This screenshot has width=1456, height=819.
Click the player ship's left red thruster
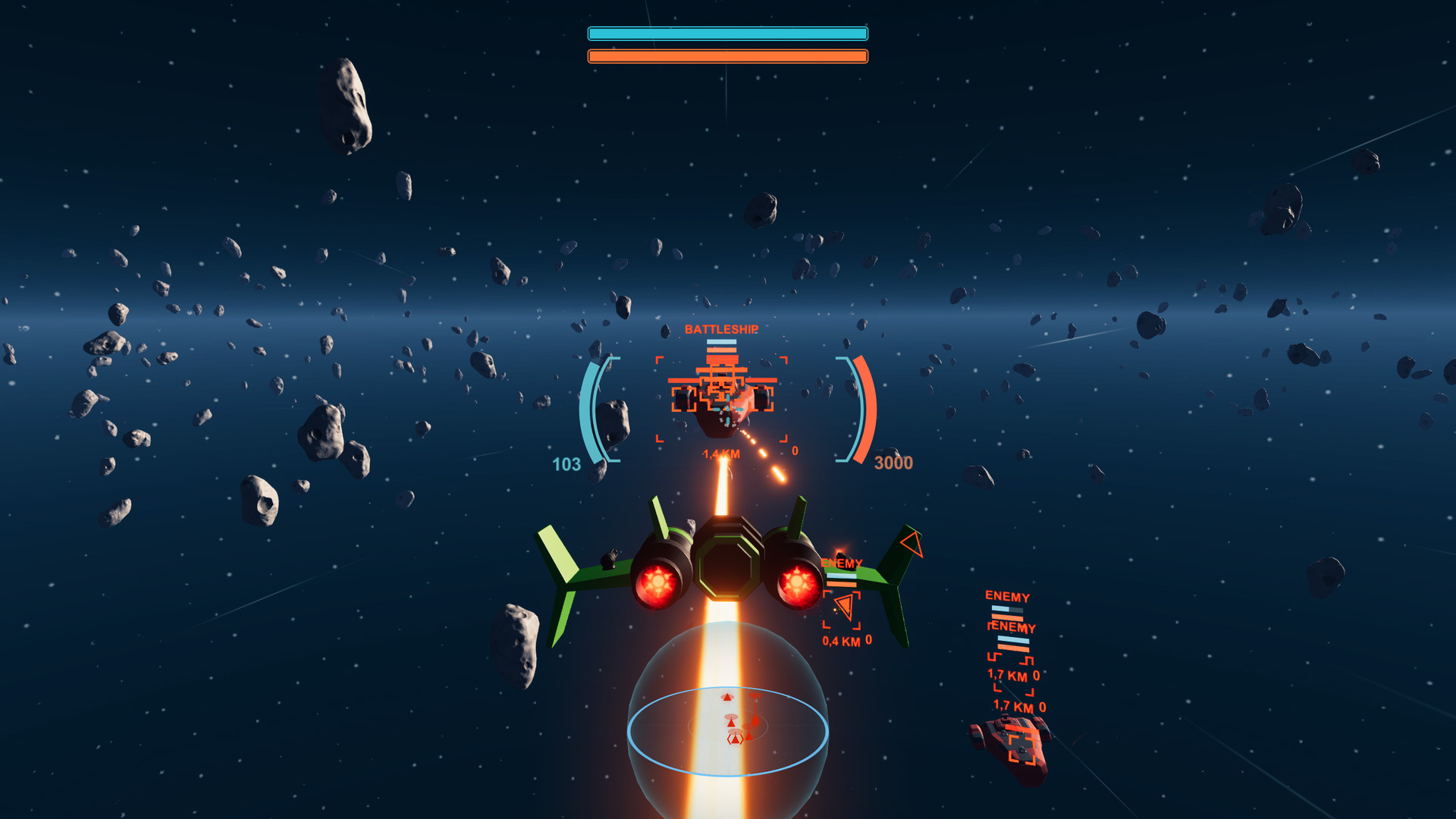tap(658, 580)
